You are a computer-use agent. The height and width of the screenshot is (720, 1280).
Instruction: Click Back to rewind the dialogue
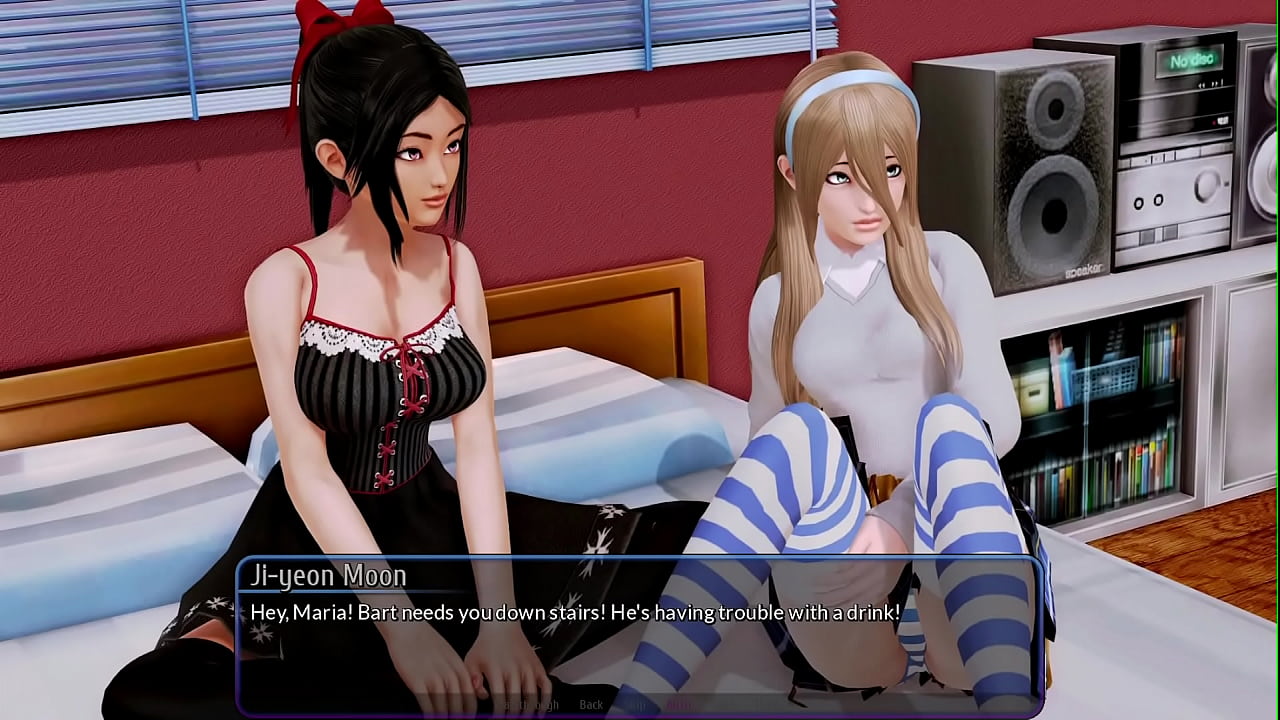[591, 703]
